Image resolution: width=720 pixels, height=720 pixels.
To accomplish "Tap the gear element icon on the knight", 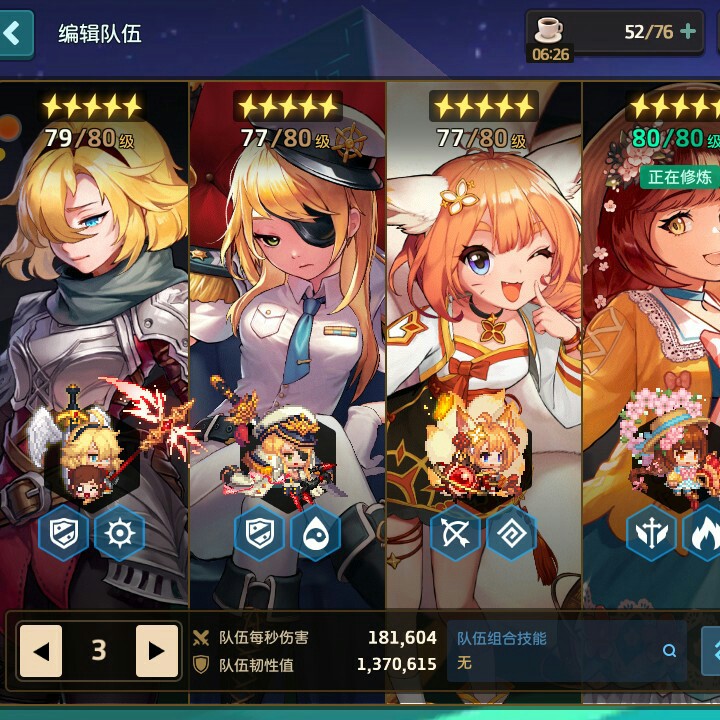I will pos(119,534).
